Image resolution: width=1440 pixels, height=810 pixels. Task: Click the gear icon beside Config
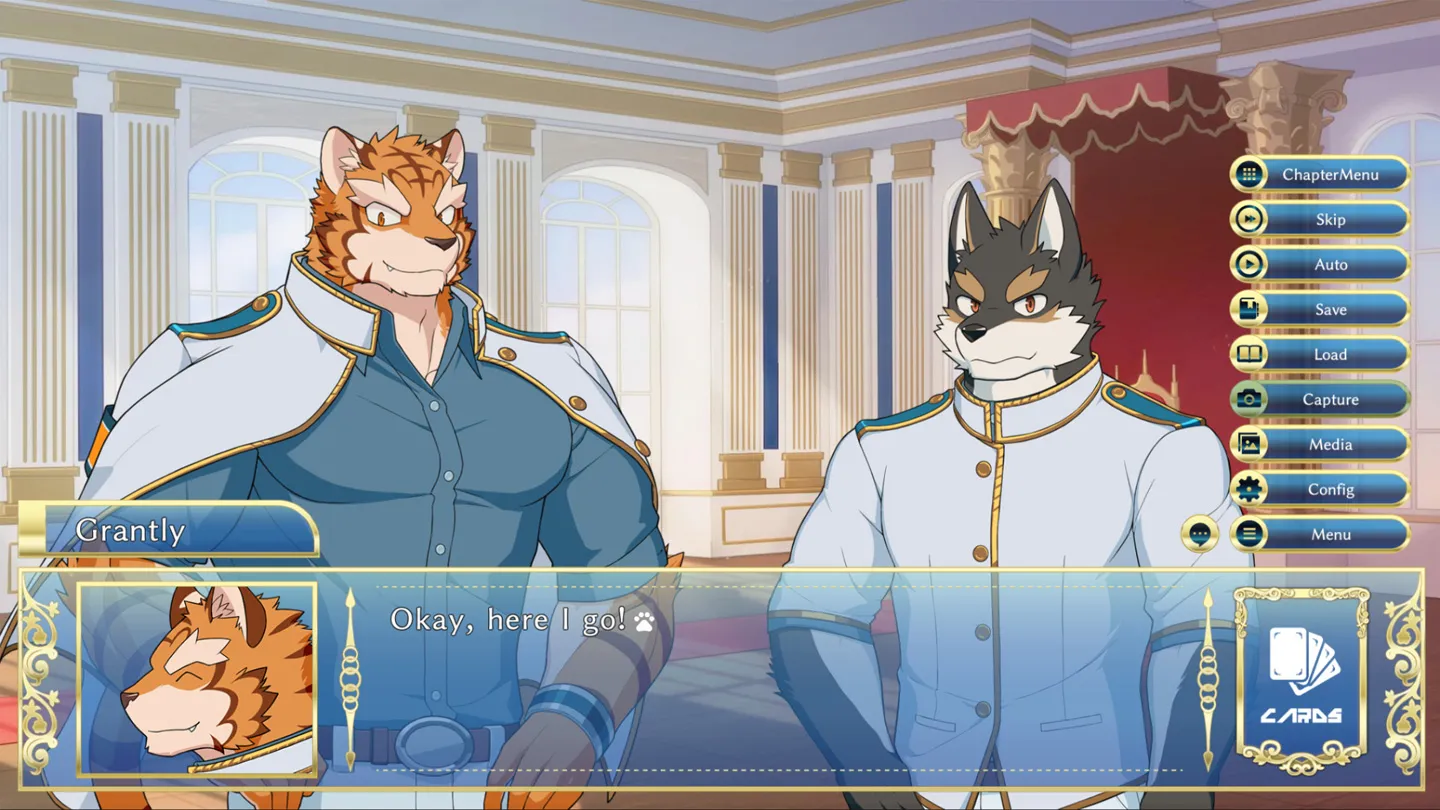[x=1248, y=489]
